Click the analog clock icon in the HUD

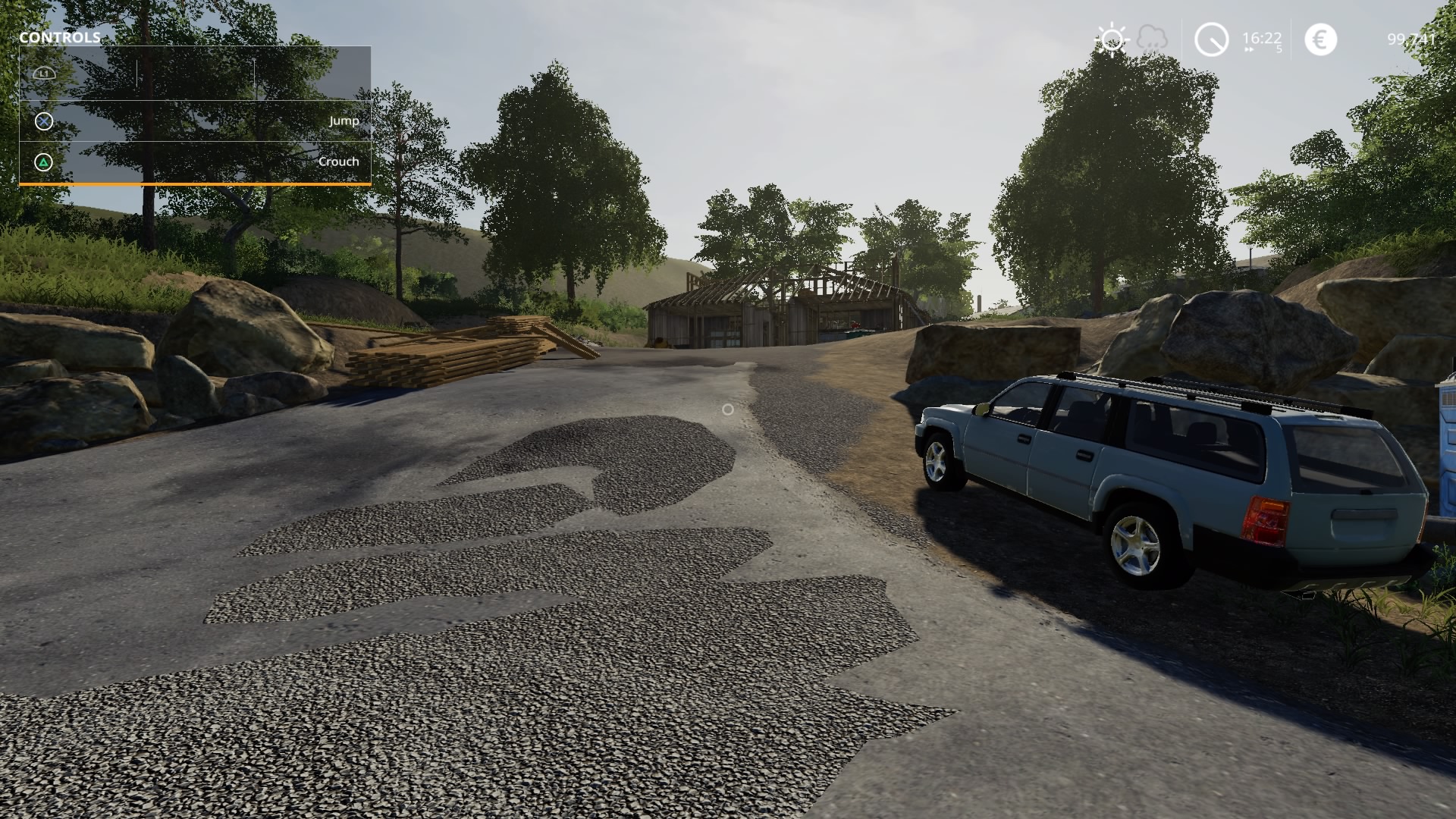click(1211, 39)
